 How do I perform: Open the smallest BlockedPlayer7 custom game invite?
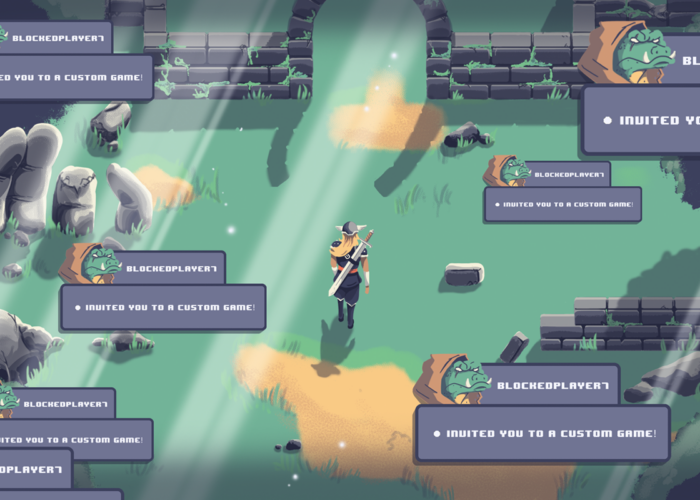click(562, 204)
